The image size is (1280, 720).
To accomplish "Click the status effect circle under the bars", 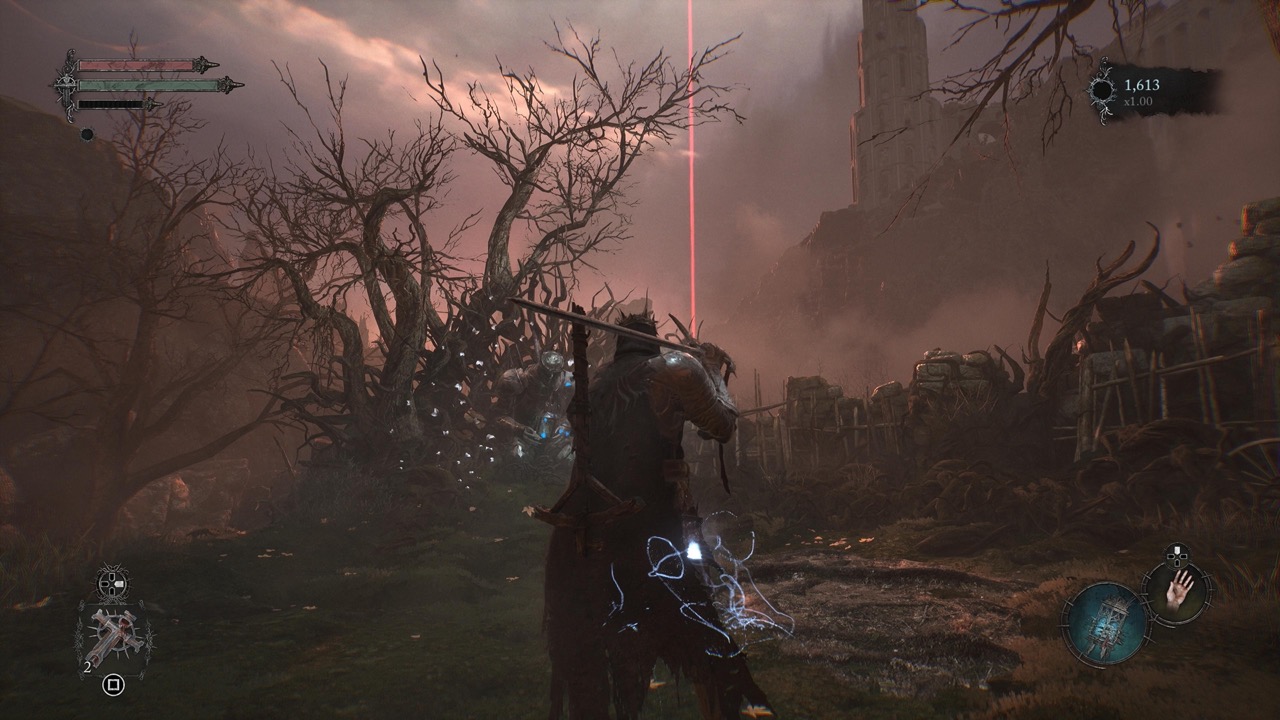I will coord(86,134).
